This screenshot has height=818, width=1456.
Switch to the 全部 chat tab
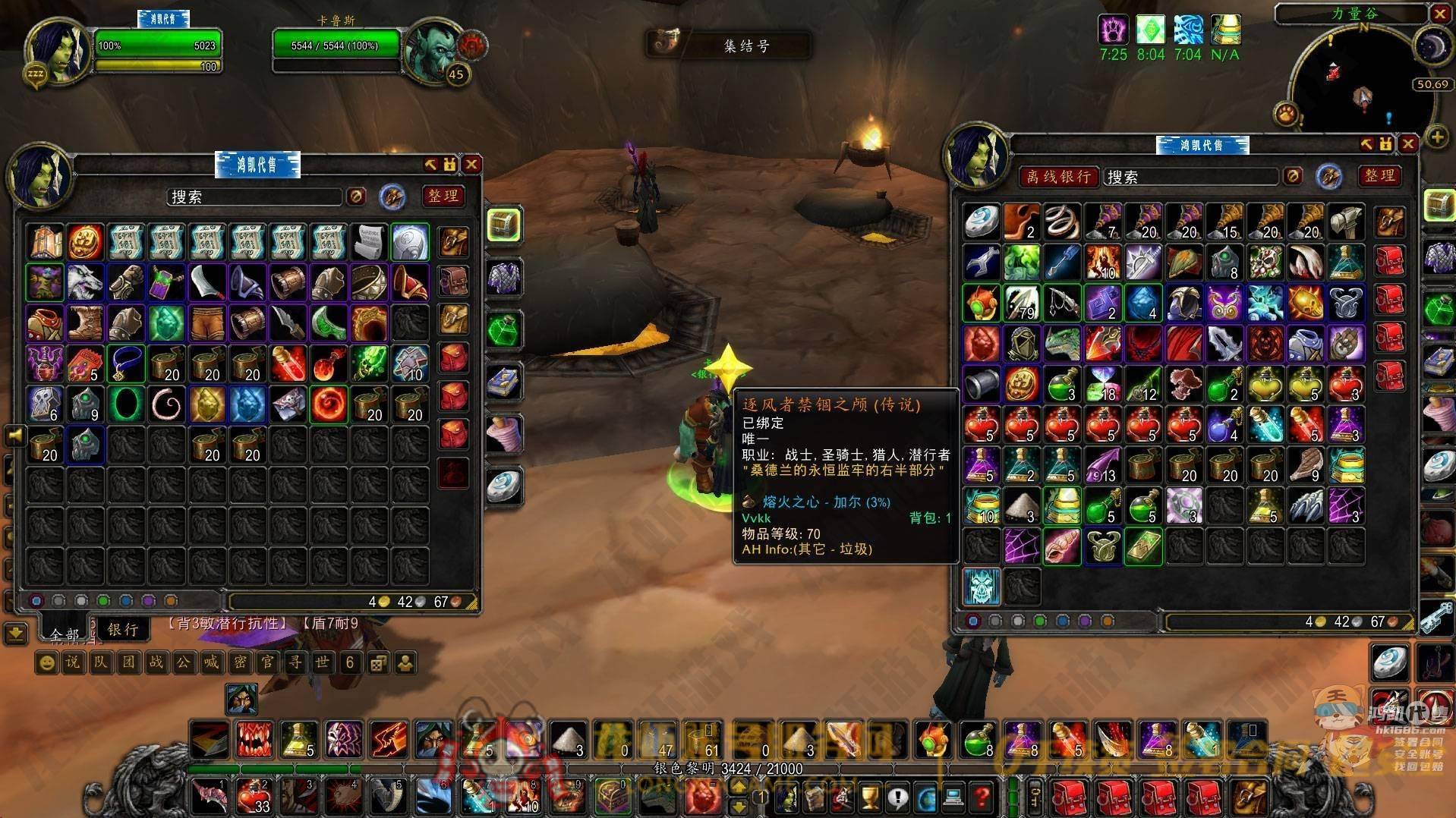pos(65,634)
